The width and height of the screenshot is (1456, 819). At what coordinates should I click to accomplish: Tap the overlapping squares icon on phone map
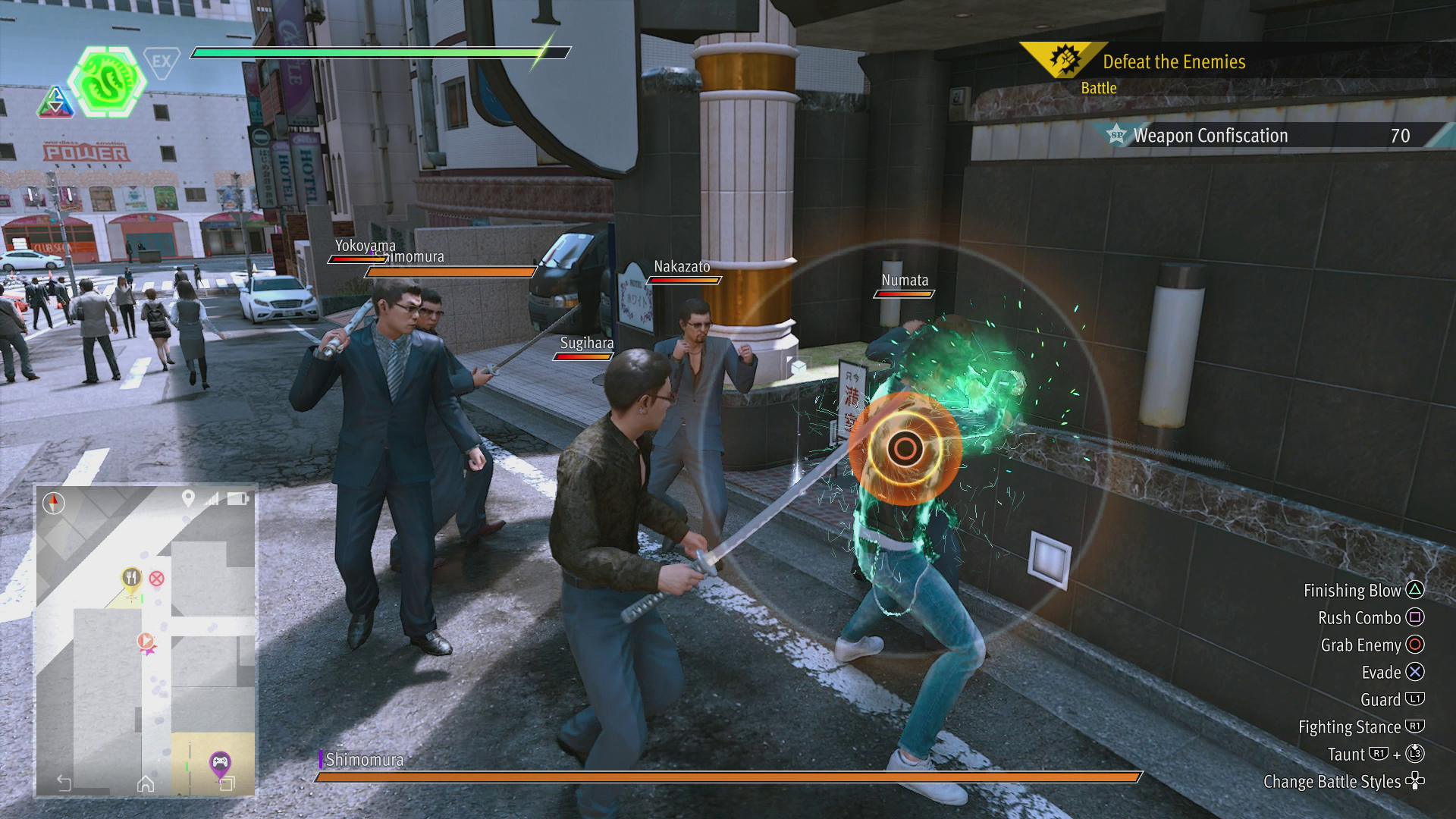coord(227,784)
